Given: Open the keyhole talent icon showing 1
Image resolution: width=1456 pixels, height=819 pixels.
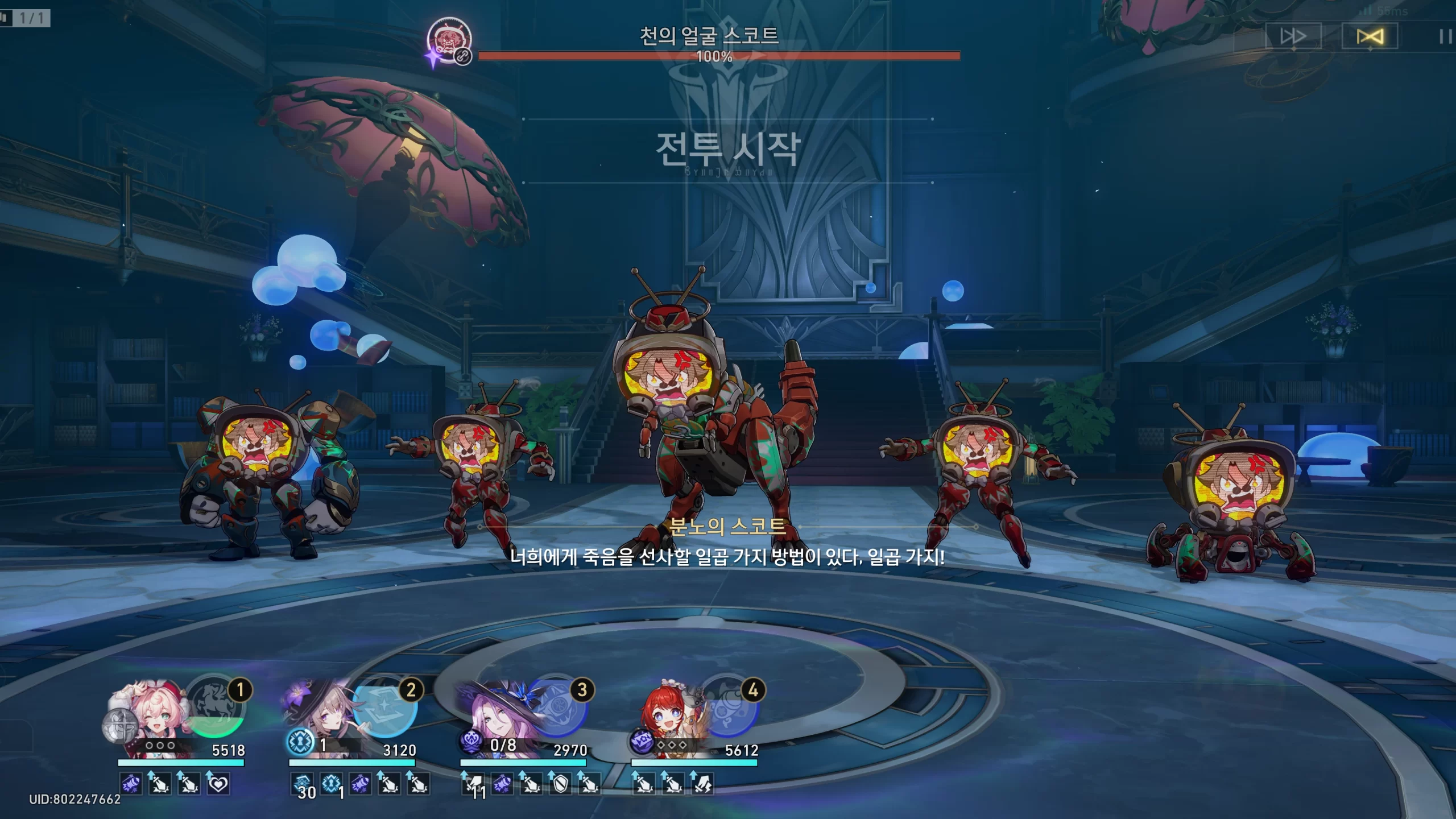Looking at the screenshot, I should tap(300, 742).
